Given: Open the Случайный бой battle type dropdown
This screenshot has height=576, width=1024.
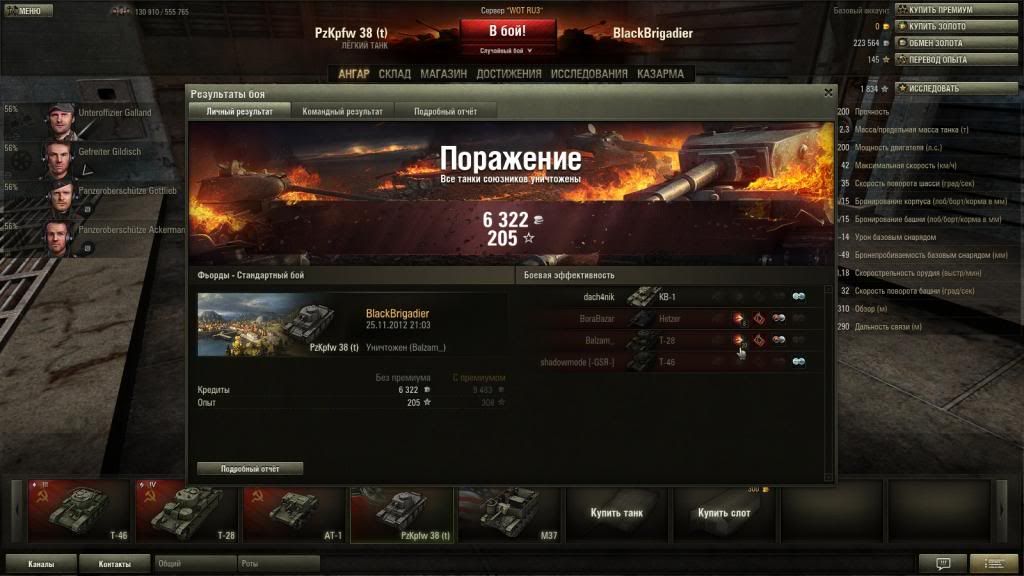Looking at the screenshot, I should (x=507, y=50).
